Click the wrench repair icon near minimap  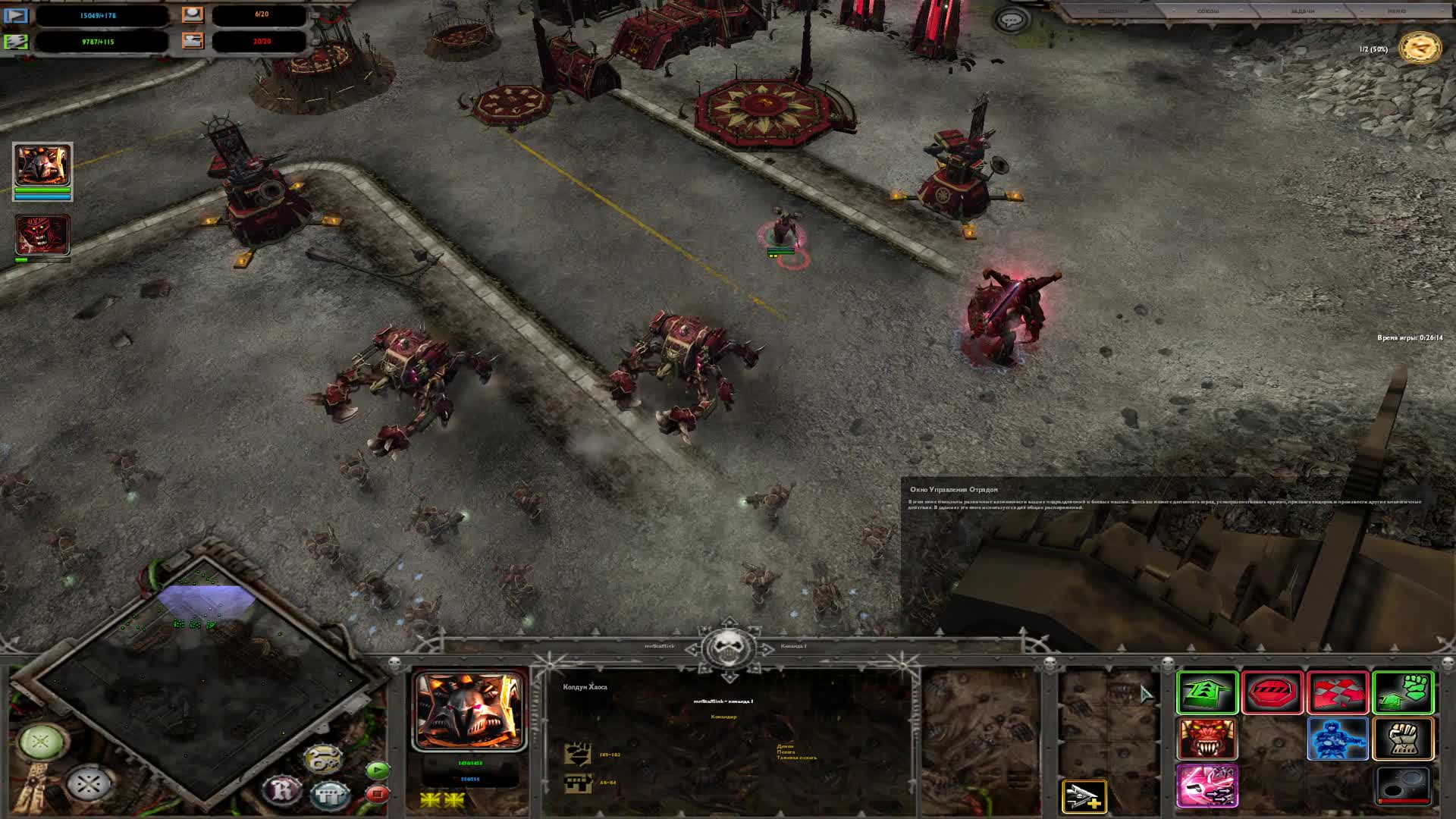click(323, 758)
